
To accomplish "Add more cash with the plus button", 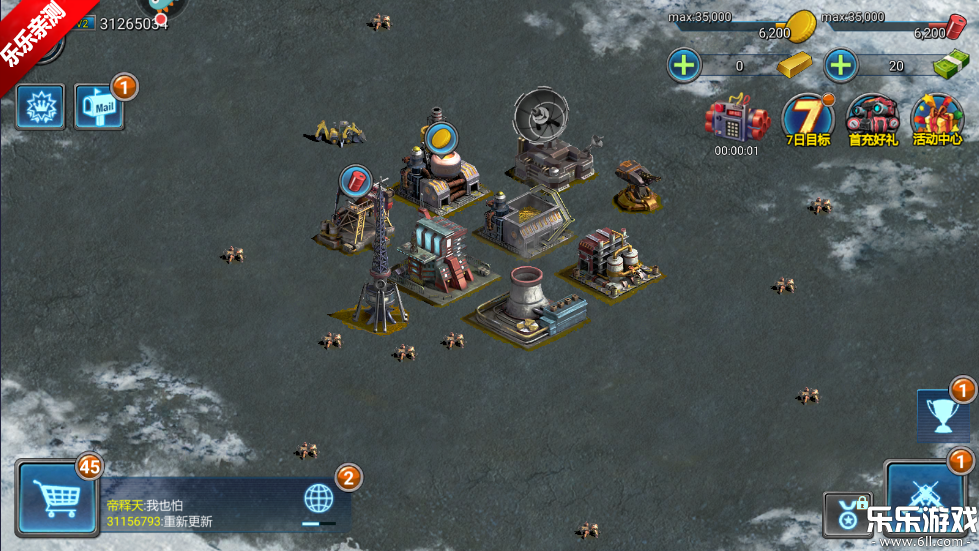I will coord(841,66).
